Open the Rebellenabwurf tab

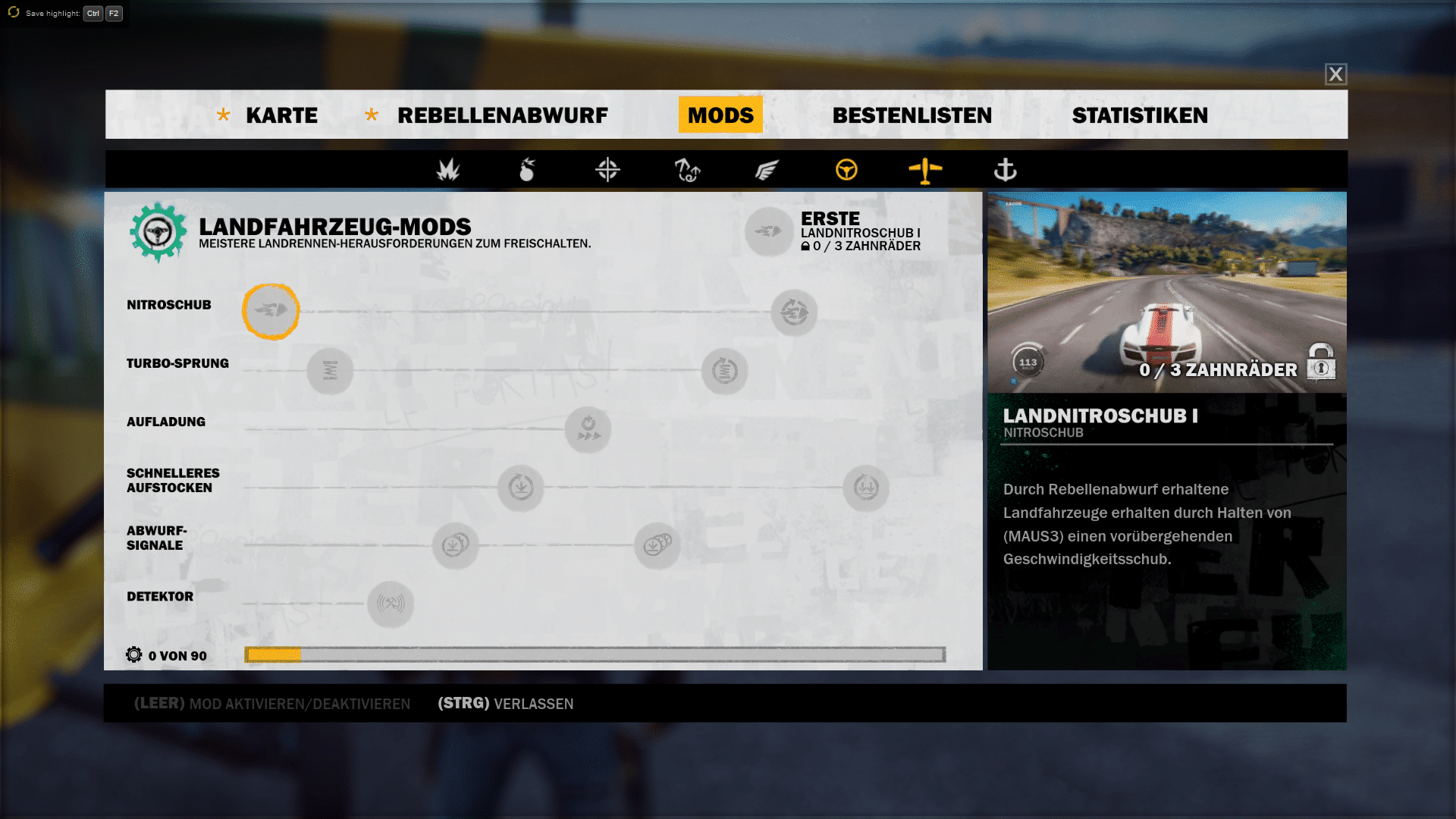click(x=502, y=115)
